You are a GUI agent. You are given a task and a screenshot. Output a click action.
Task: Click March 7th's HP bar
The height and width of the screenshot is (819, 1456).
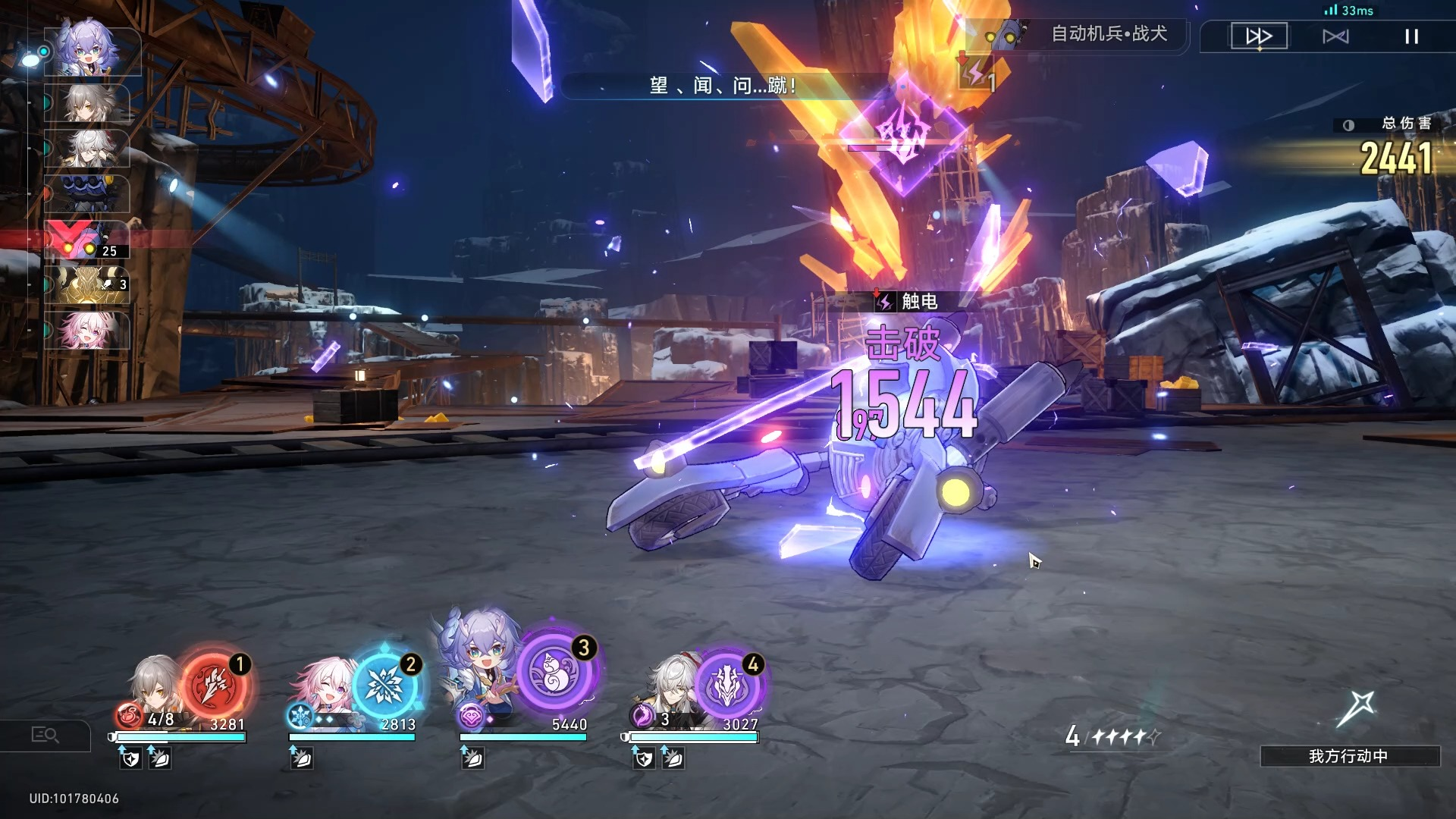click(x=353, y=736)
